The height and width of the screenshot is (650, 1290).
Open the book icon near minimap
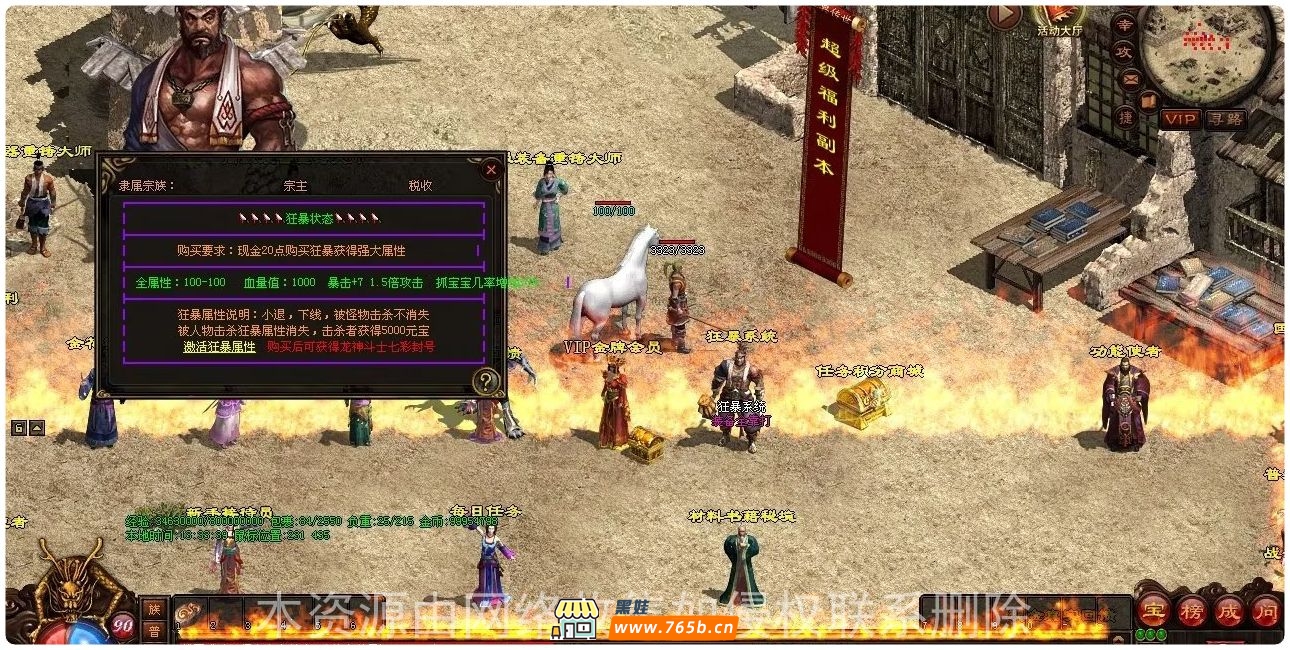point(1150,99)
